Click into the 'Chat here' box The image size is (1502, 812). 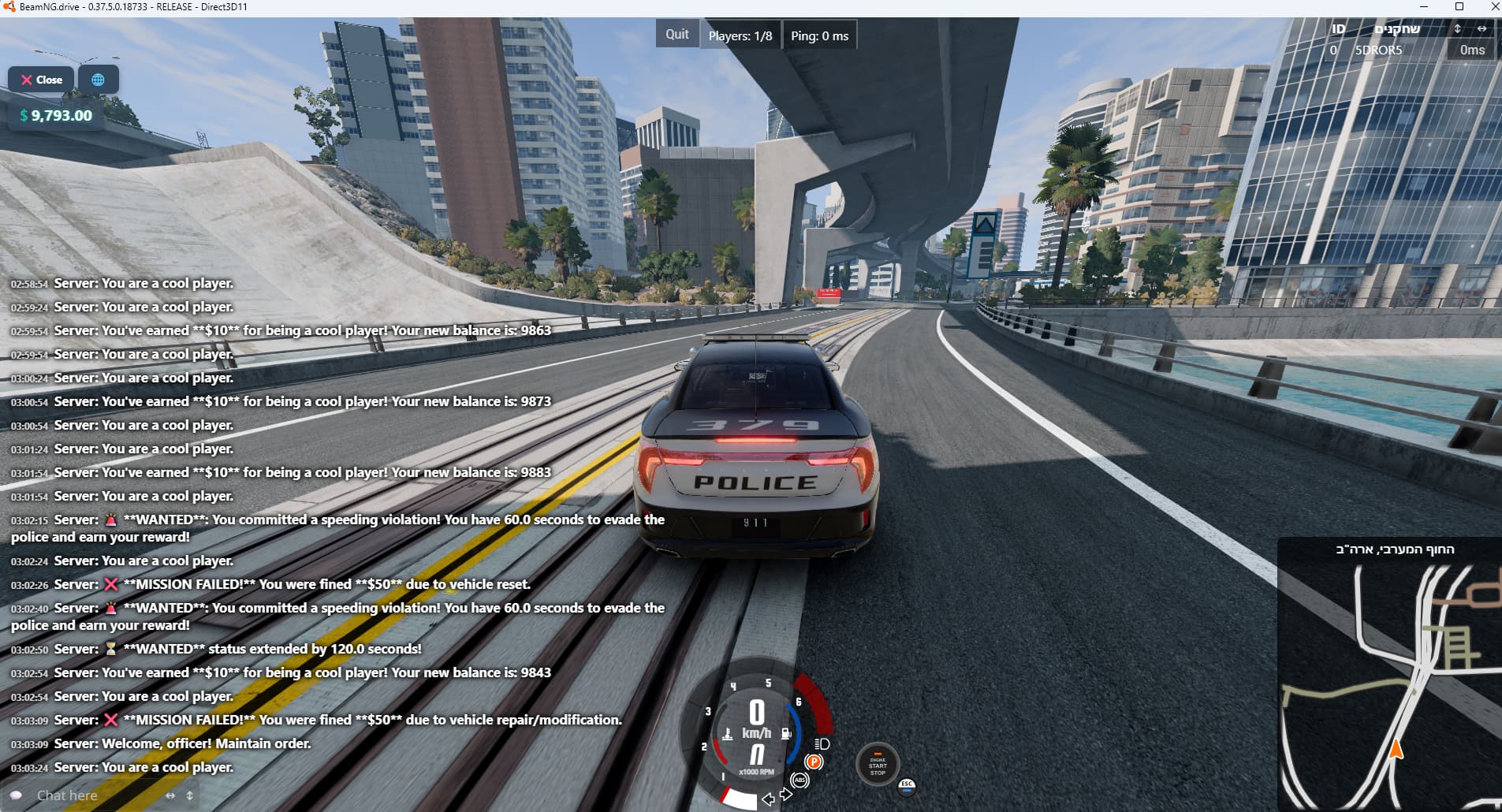[x=87, y=795]
